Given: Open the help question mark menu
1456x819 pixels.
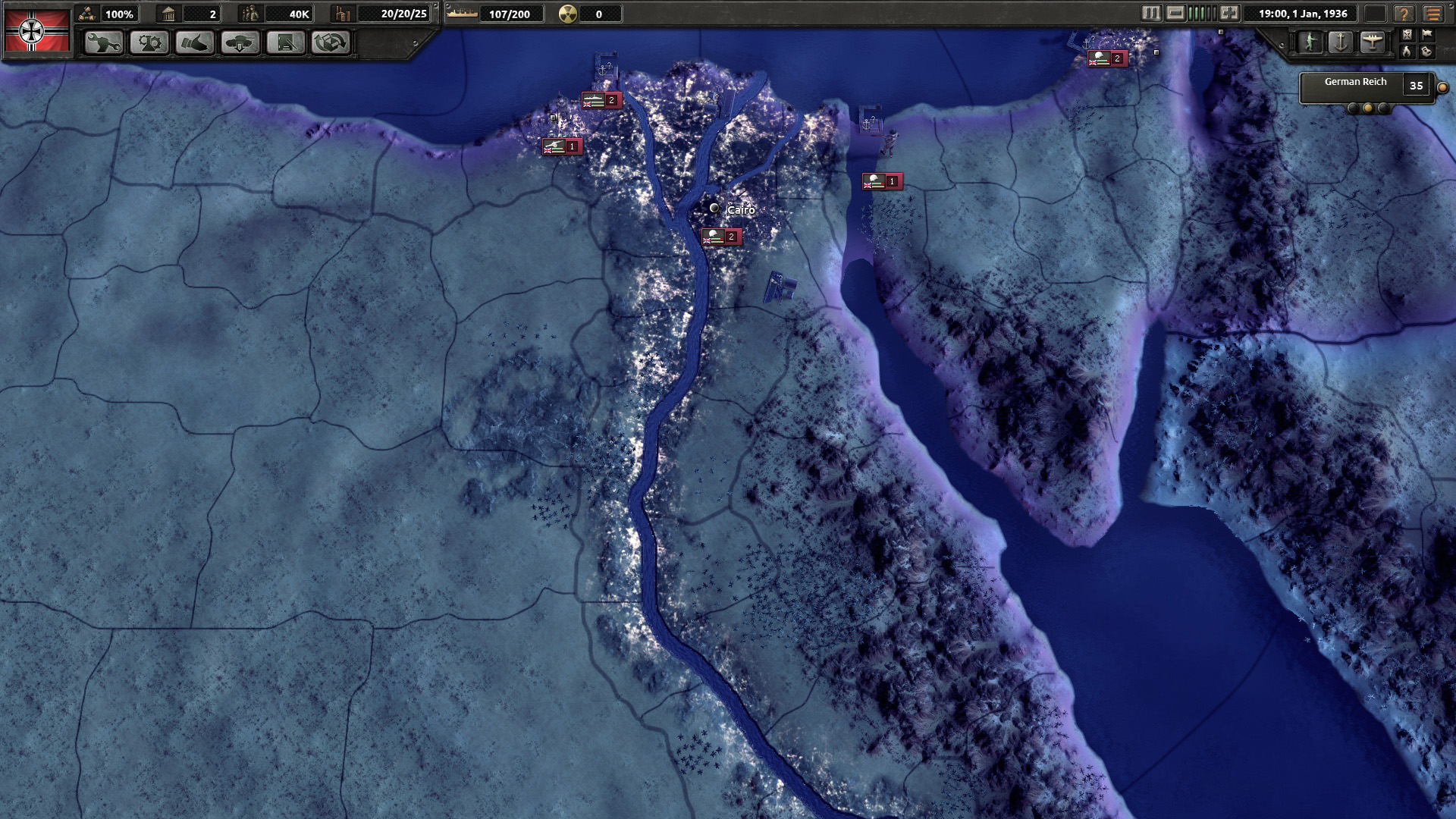Looking at the screenshot, I should (x=1404, y=14).
